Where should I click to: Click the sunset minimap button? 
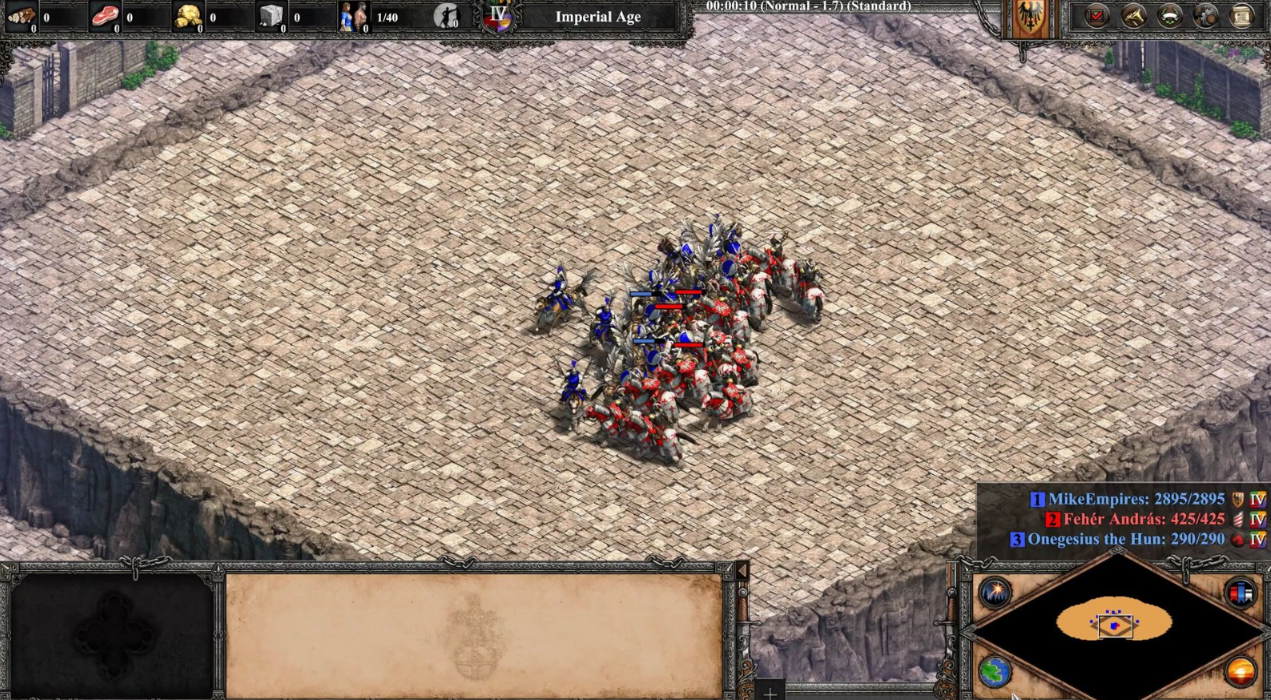point(1241,671)
